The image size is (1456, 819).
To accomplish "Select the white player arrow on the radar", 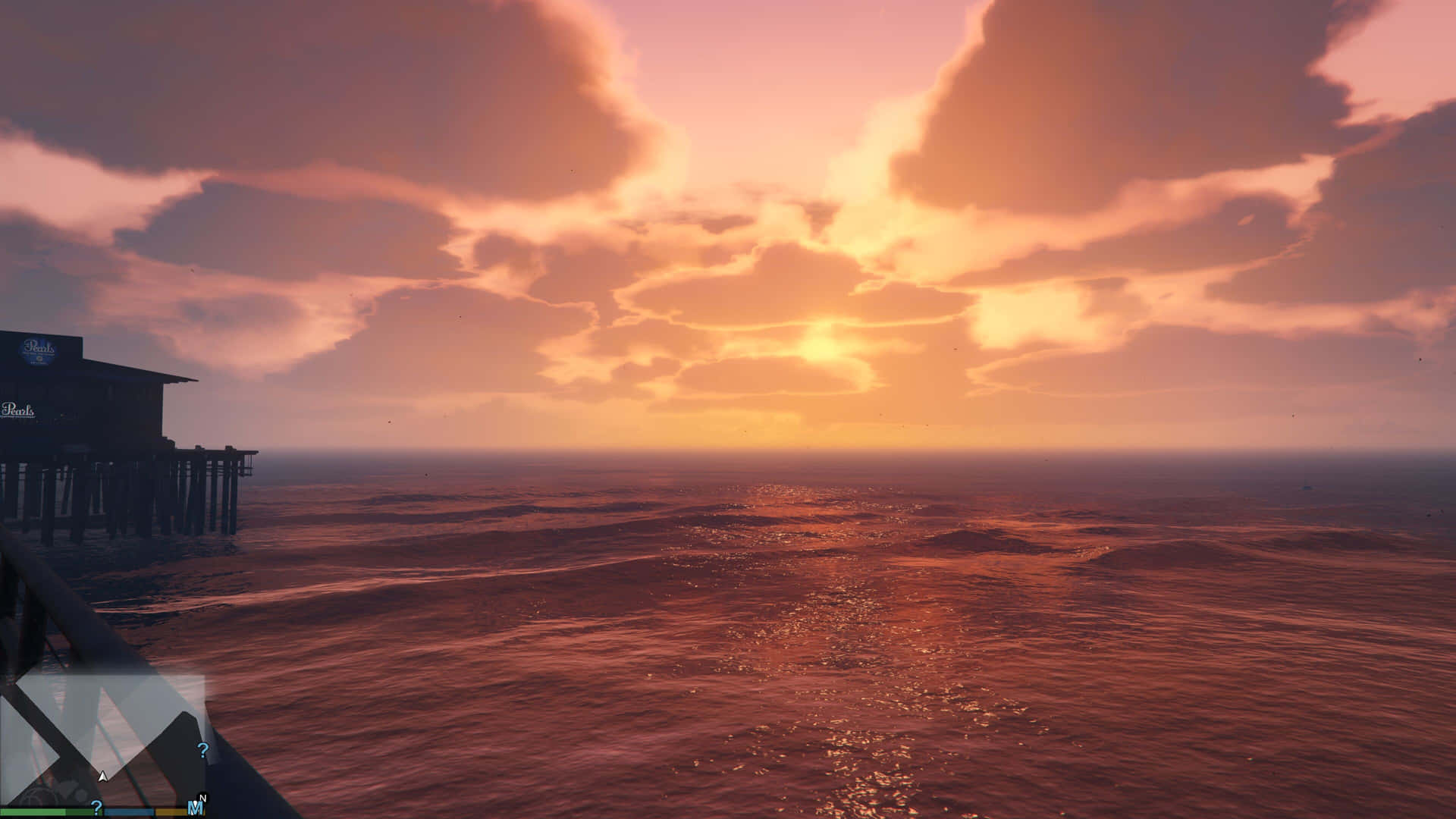I will point(102,777).
